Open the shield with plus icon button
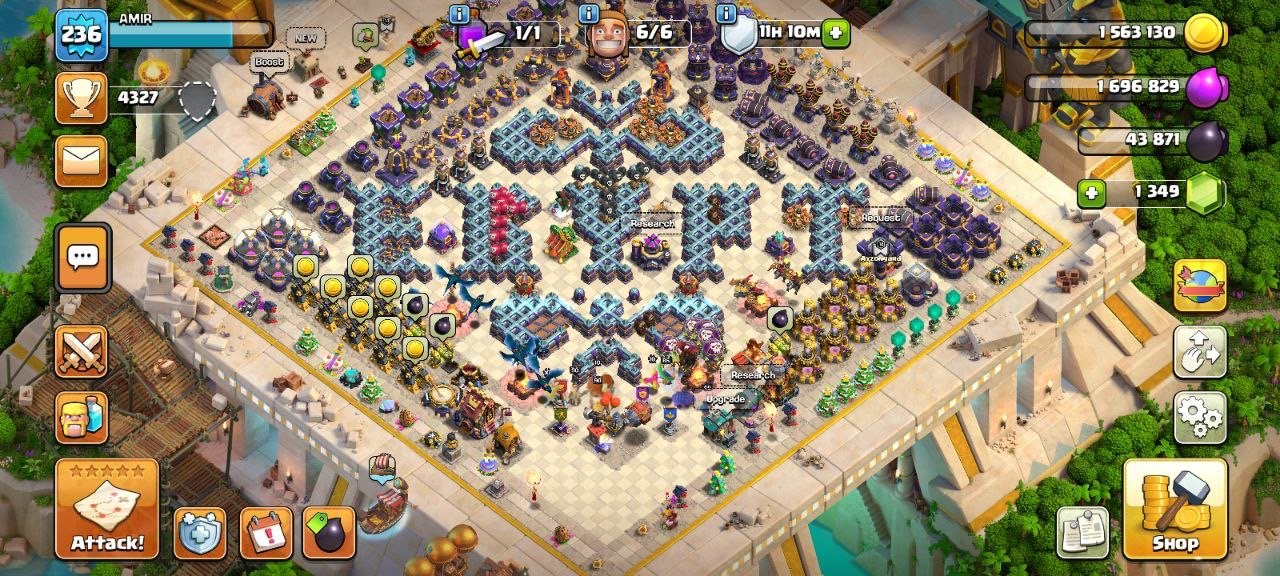 (x=200, y=533)
